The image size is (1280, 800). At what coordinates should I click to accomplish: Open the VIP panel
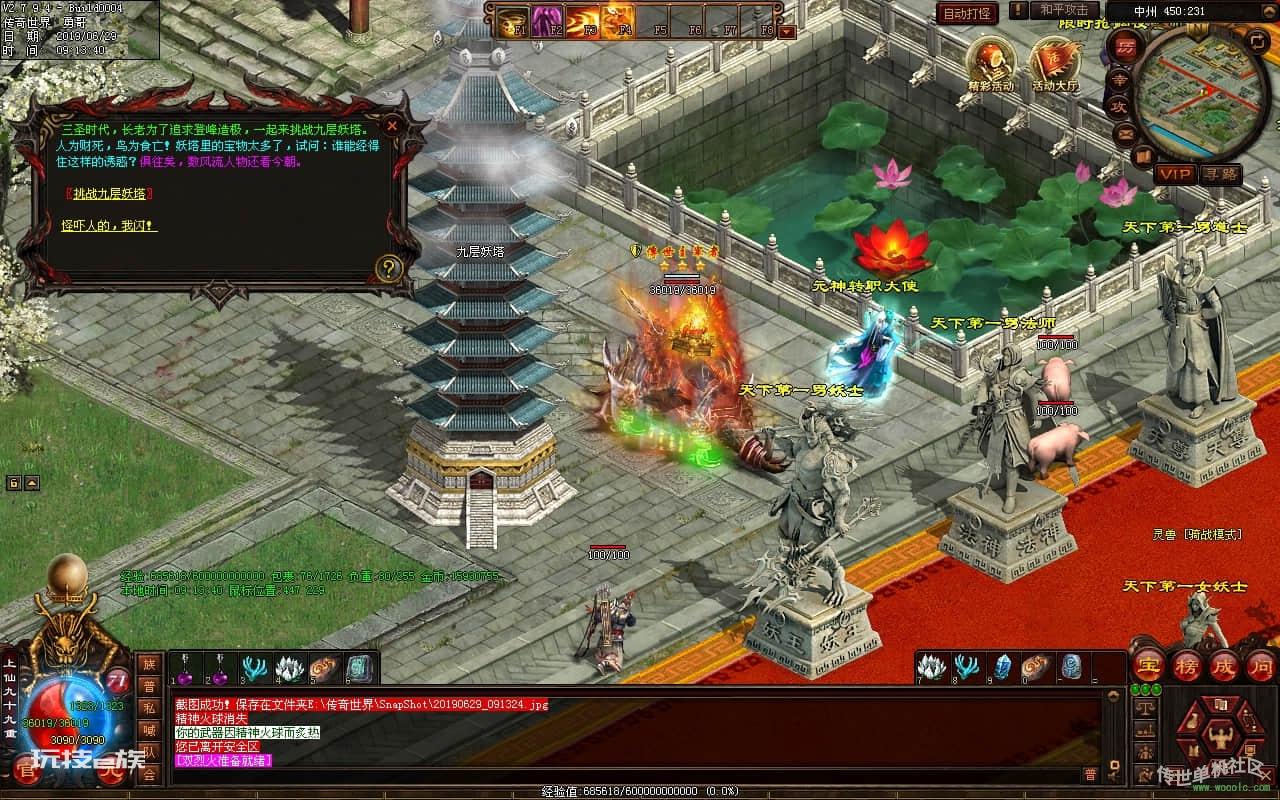point(1175,174)
